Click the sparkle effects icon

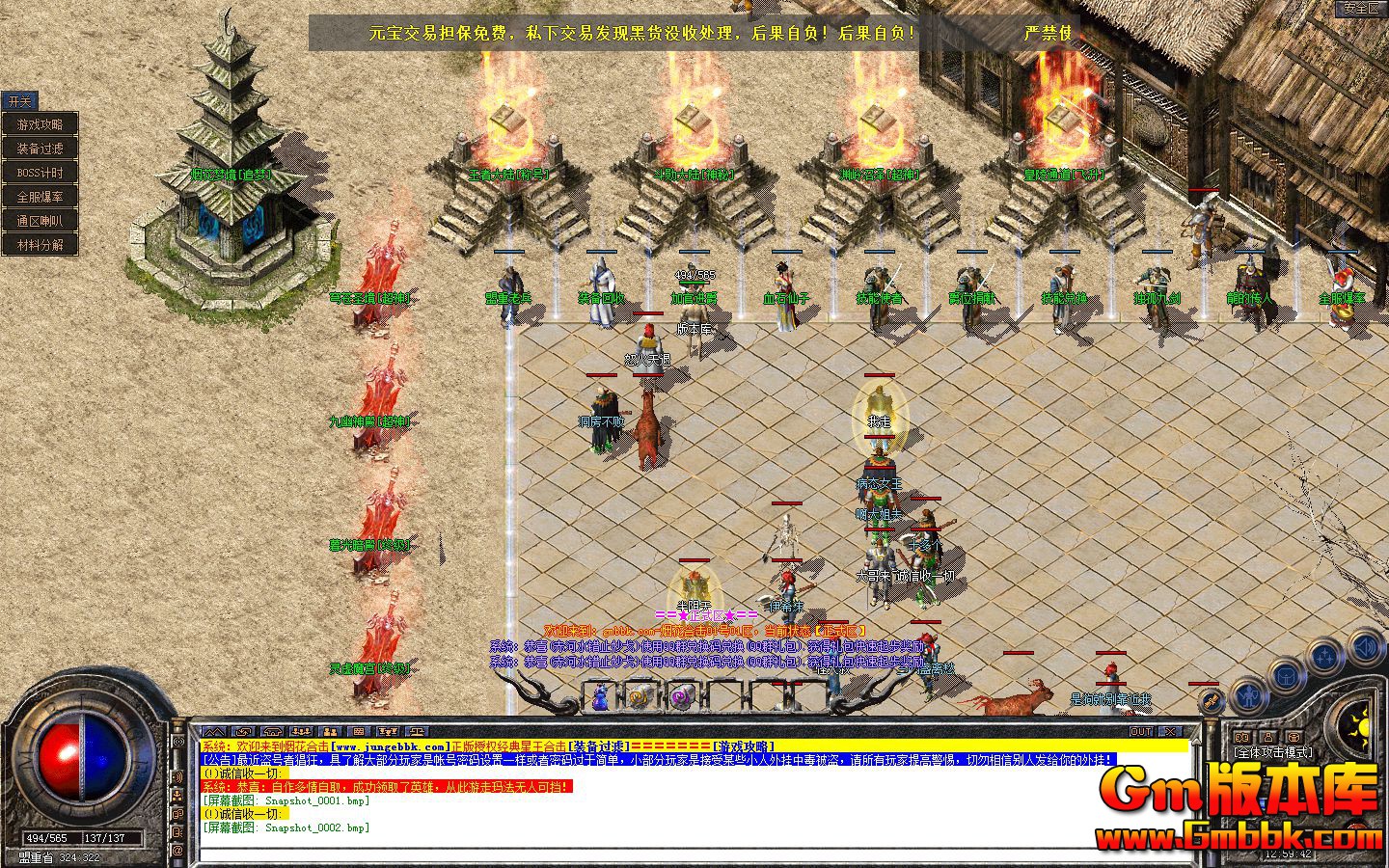[1325, 658]
